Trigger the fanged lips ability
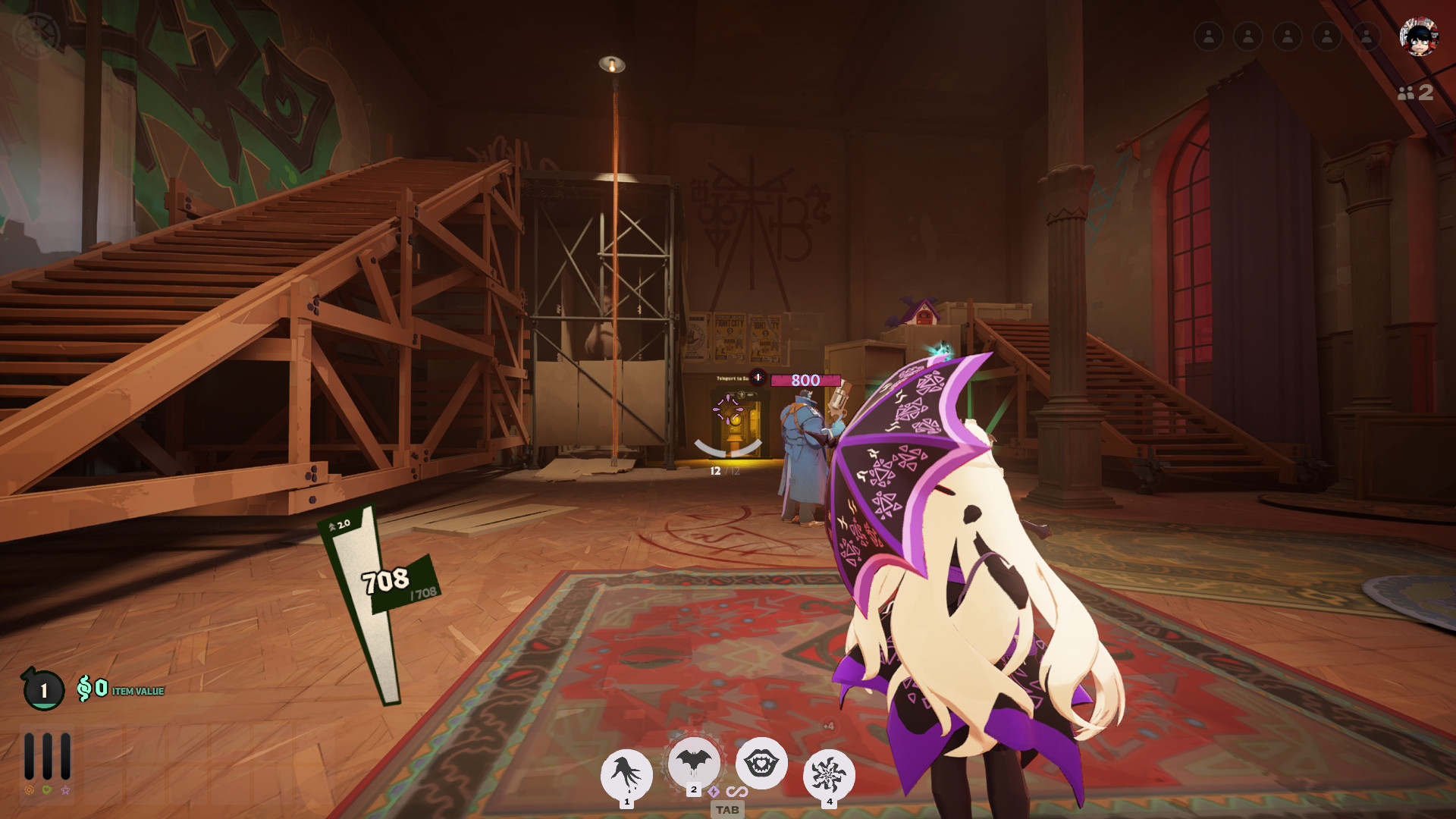 click(x=761, y=763)
